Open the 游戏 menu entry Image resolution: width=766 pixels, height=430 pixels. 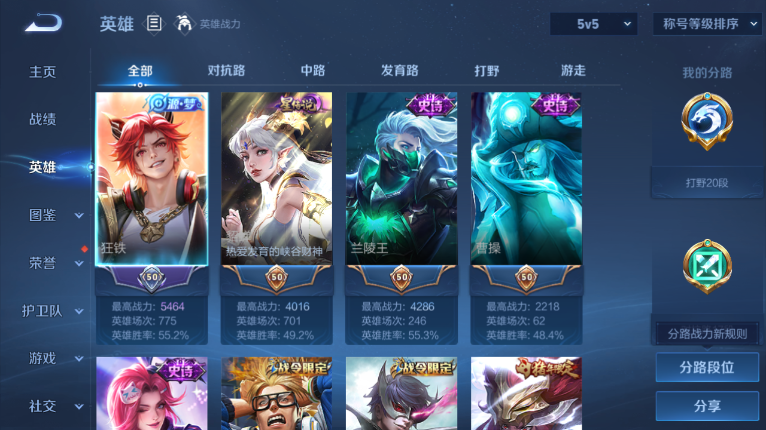point(43,358)
